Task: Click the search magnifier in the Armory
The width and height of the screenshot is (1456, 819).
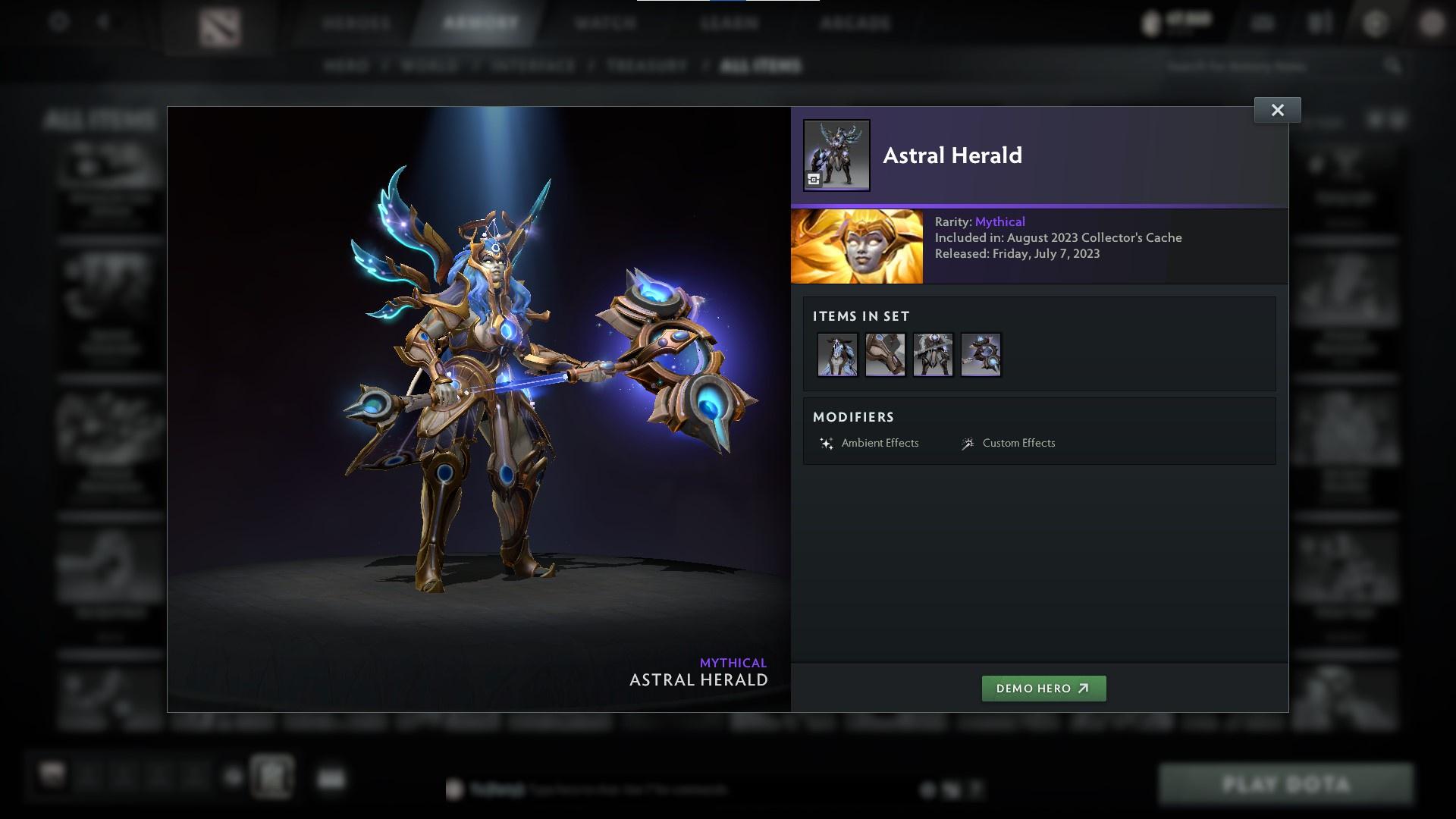Action: click(1393, 66)
